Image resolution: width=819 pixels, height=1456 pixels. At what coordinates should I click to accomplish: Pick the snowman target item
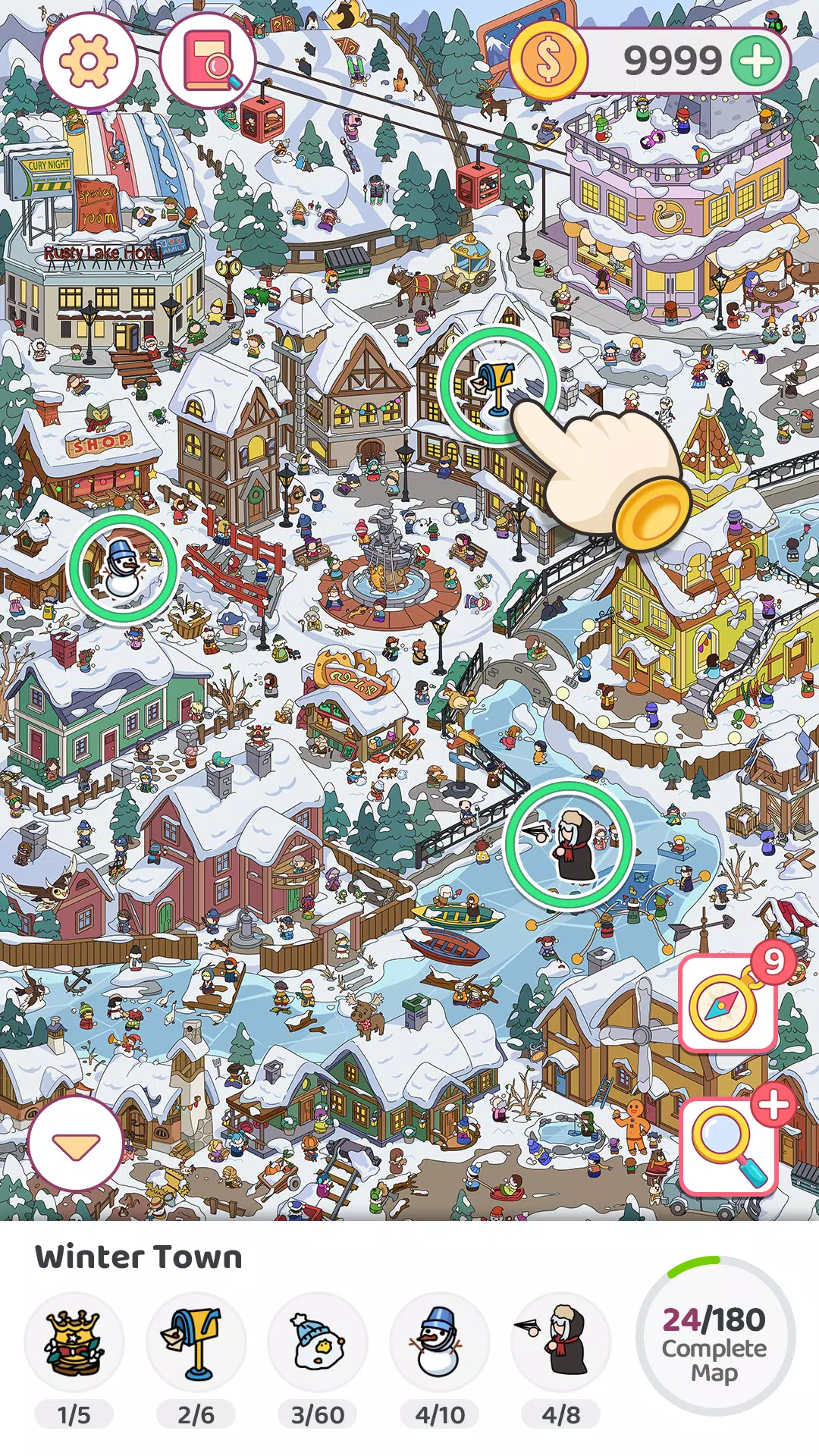pos(439,1342)
